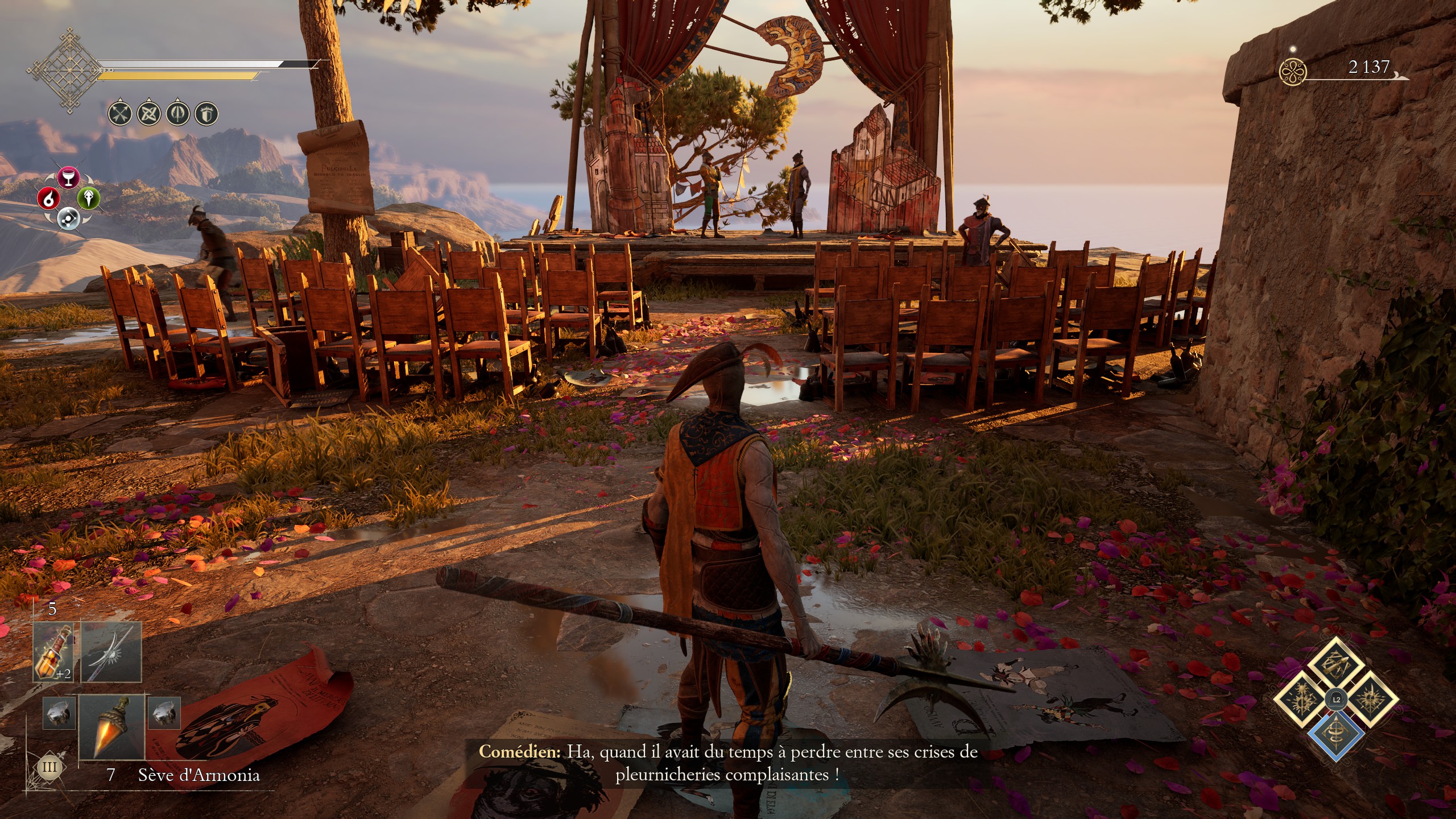Use the Sève d'Armonia item slot
The width and height of the screenshot is (1456, 819).
click(x=111, y=728)
